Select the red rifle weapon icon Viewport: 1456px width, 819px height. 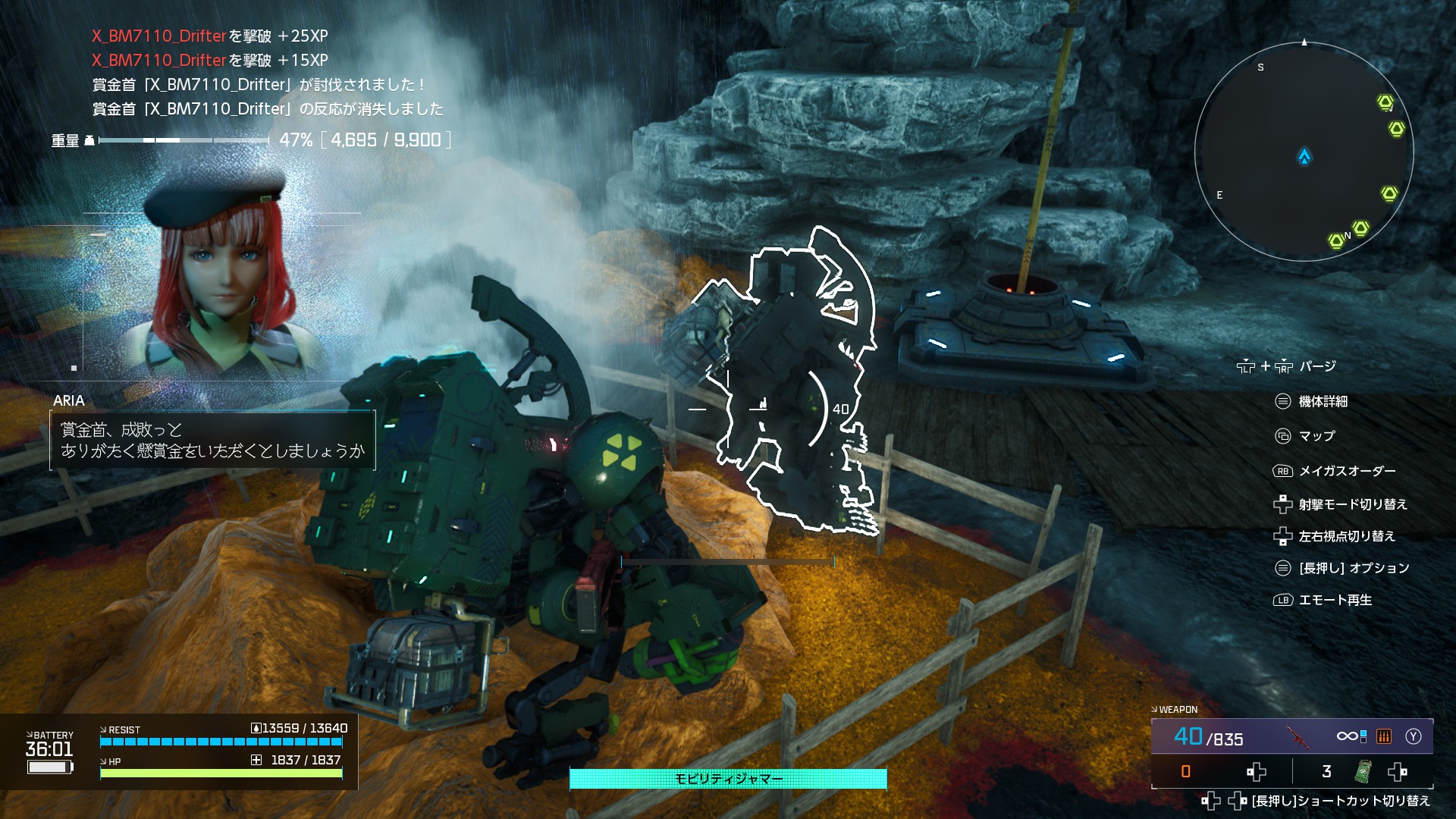pos(1298,736)
